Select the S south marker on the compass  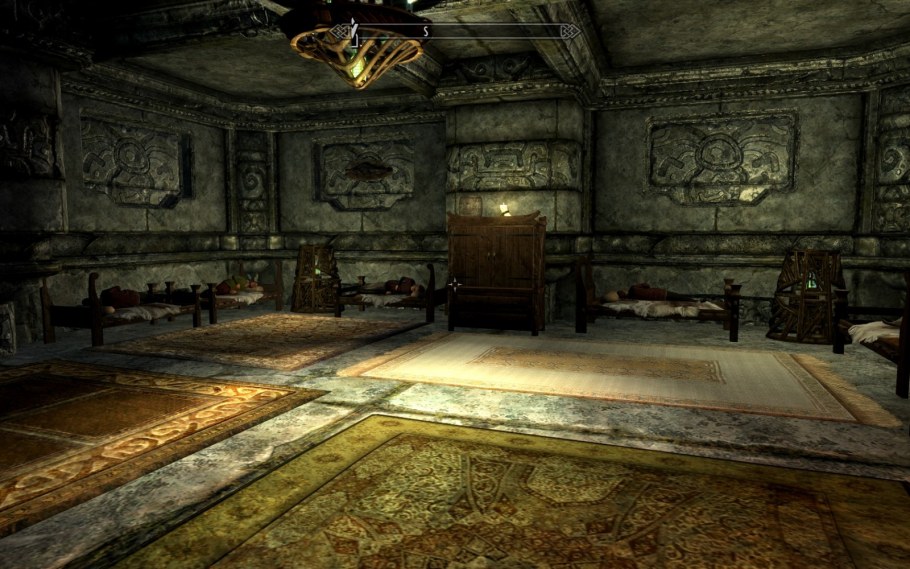pyautogui.click(x=425, y=32)
